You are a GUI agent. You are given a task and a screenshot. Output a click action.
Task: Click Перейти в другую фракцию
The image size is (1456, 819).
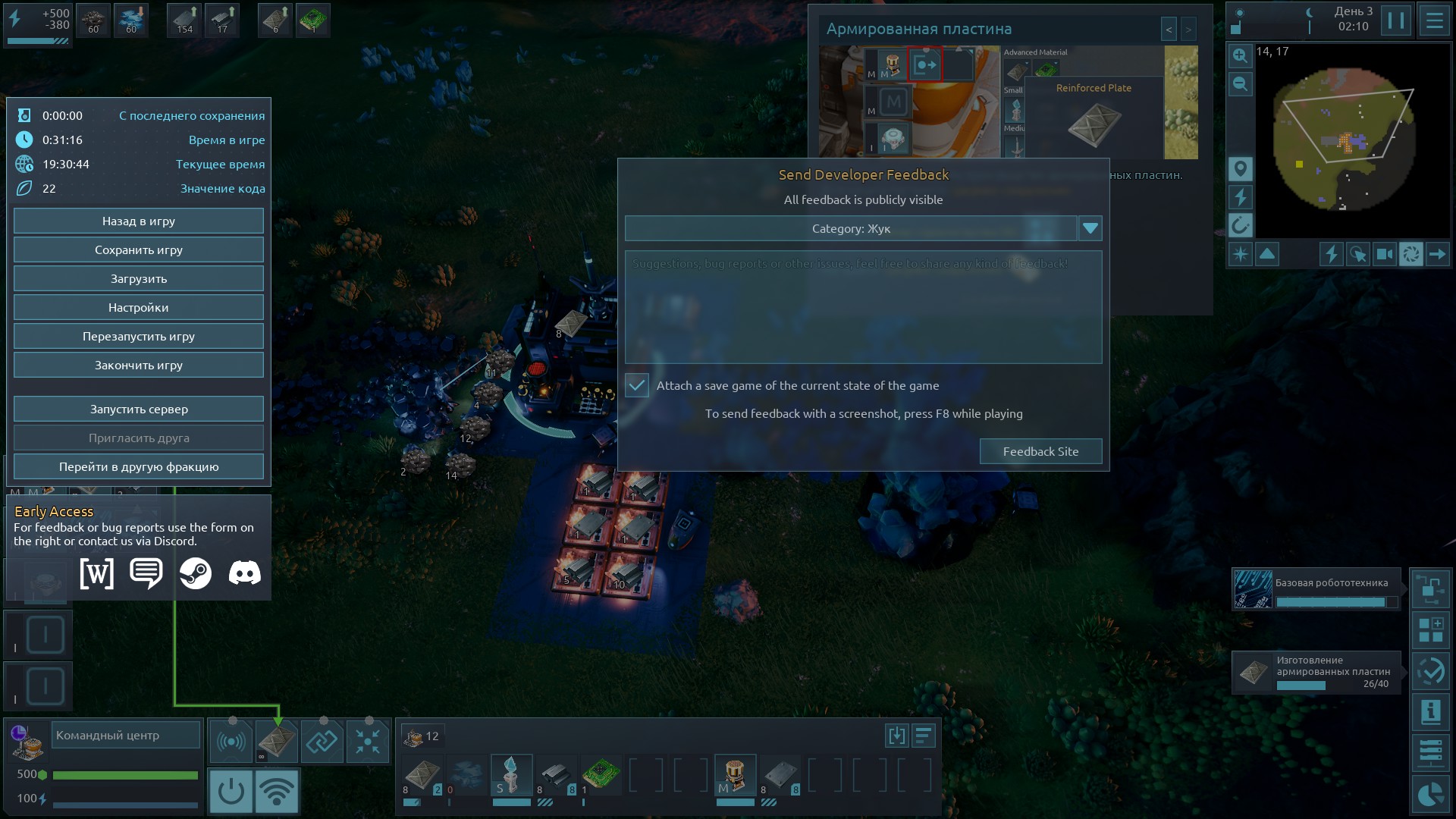pos(139,467)
